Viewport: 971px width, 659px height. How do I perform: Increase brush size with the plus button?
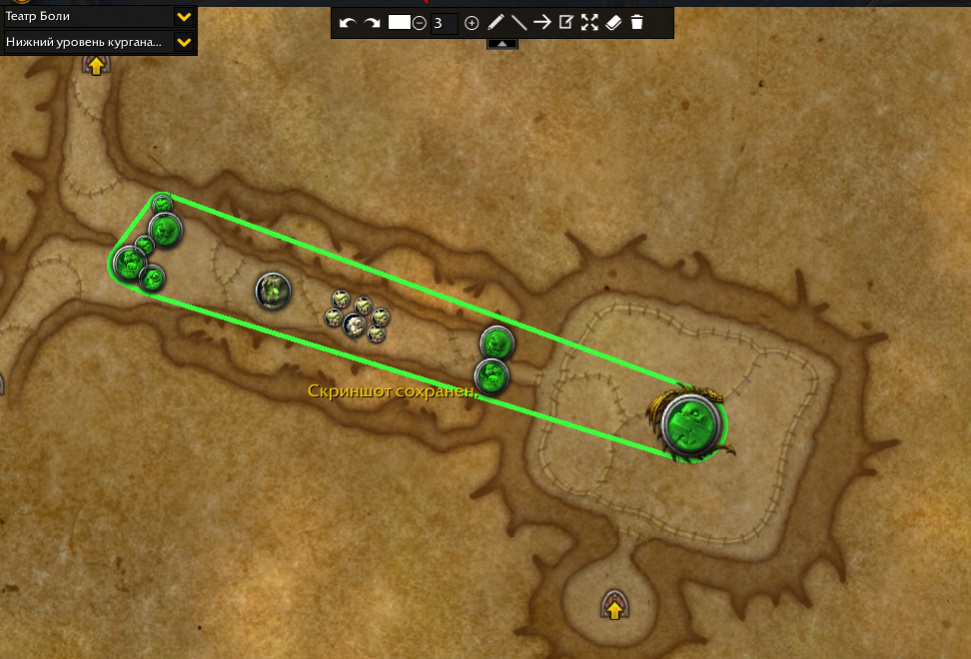472,23
